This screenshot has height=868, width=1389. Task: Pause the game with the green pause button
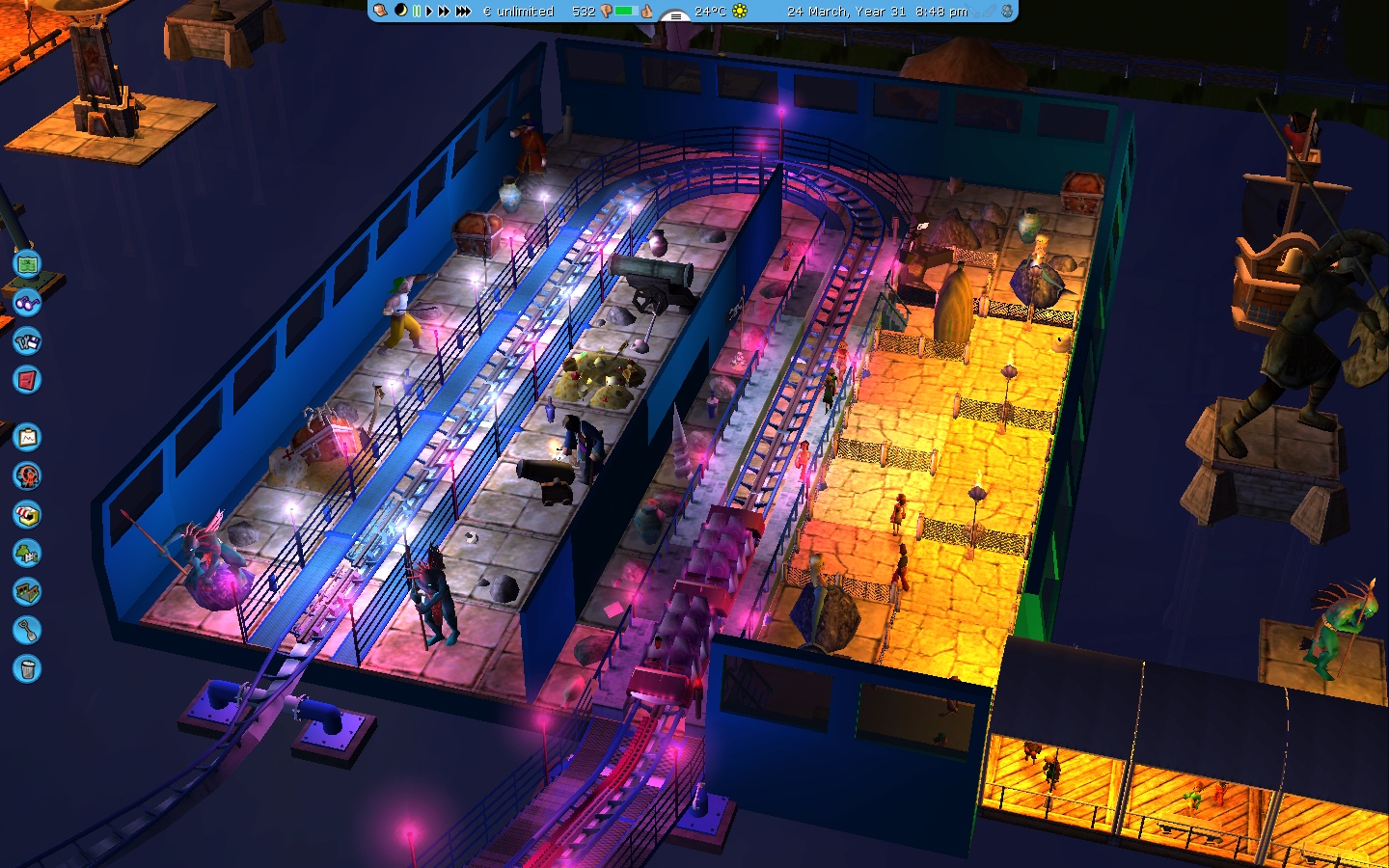417,12
